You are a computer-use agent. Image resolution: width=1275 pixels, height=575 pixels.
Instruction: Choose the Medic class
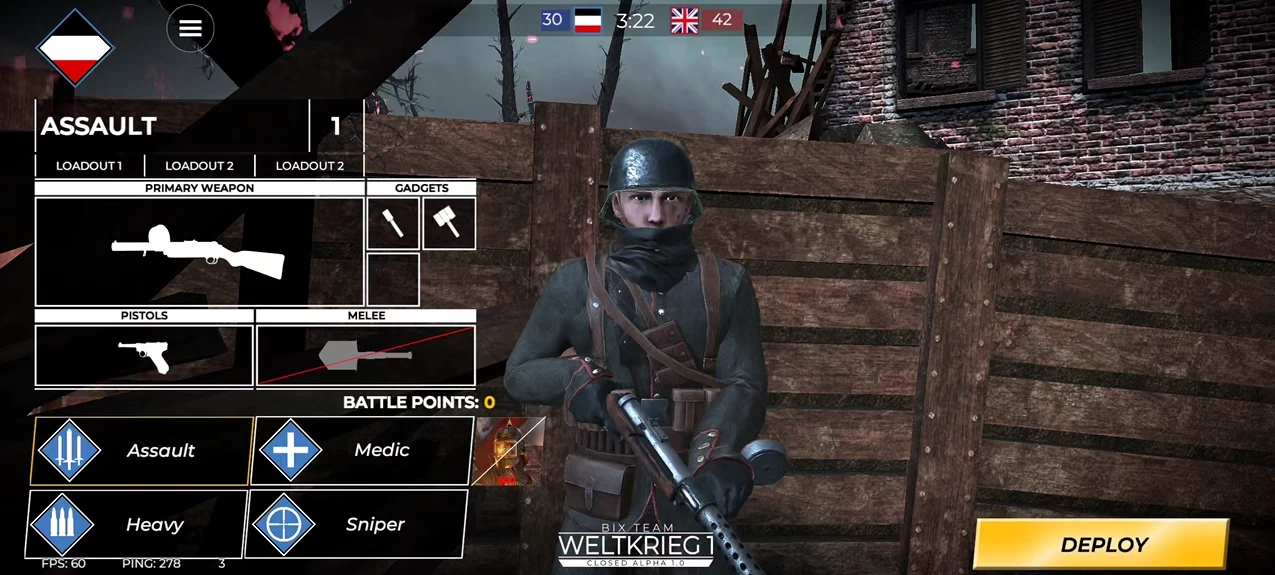click(x=362, y=451)
